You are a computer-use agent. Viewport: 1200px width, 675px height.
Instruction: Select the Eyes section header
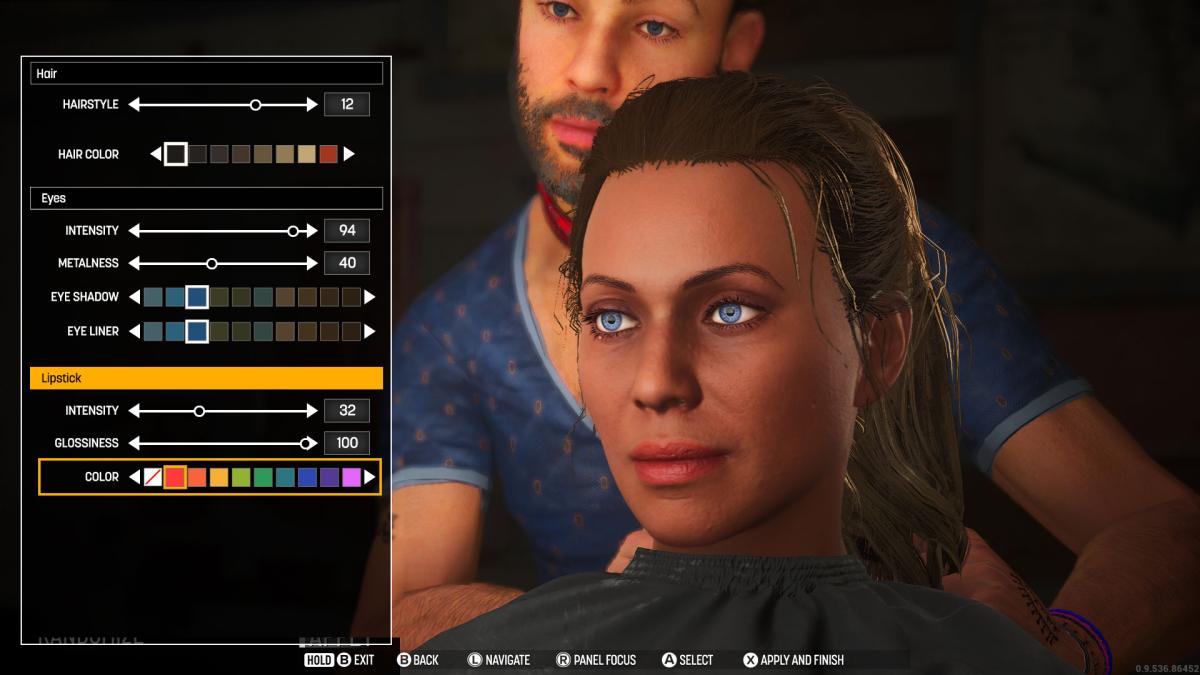pos(206,198)
